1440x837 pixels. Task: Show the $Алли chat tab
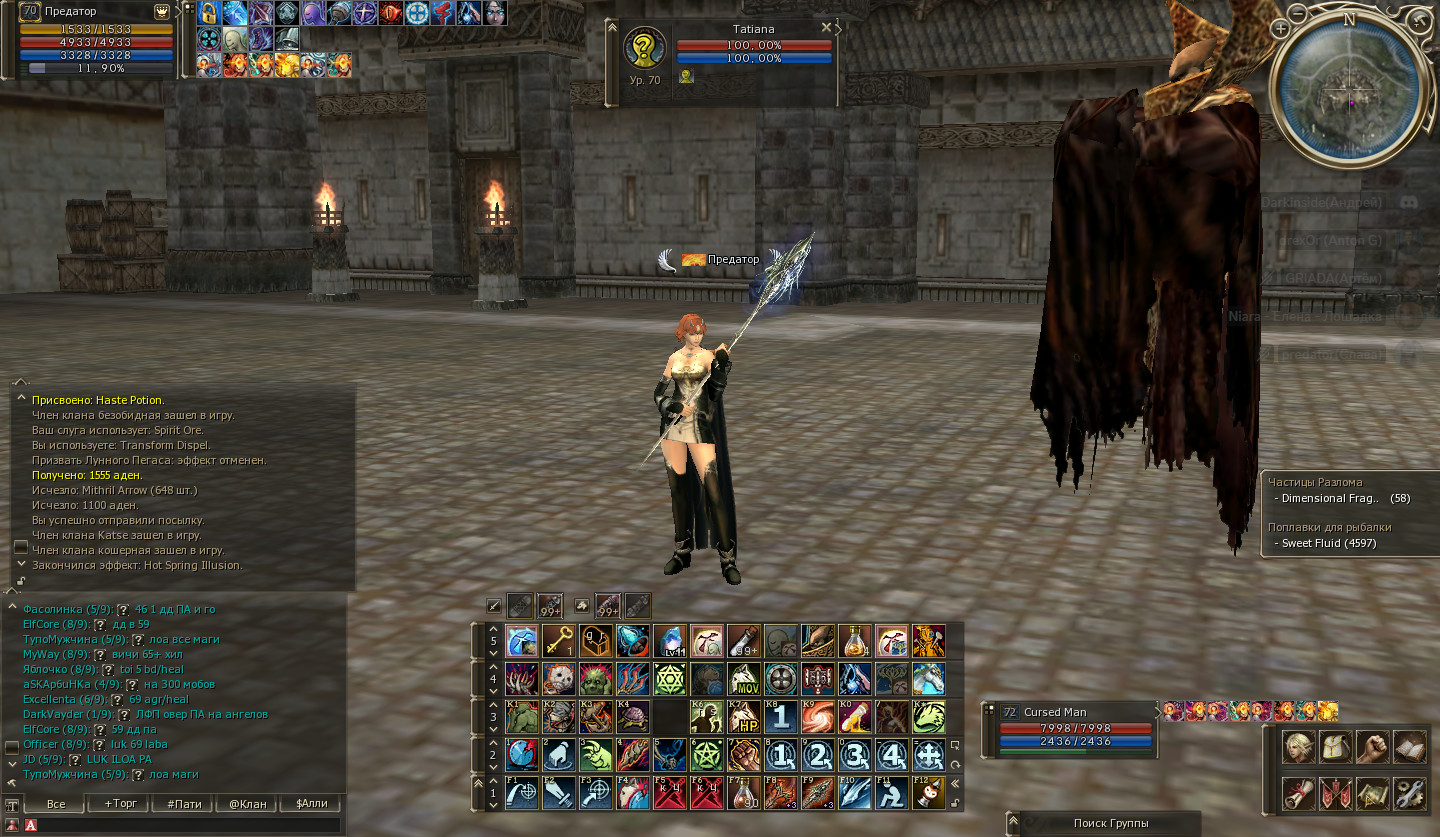click(310, 804)
